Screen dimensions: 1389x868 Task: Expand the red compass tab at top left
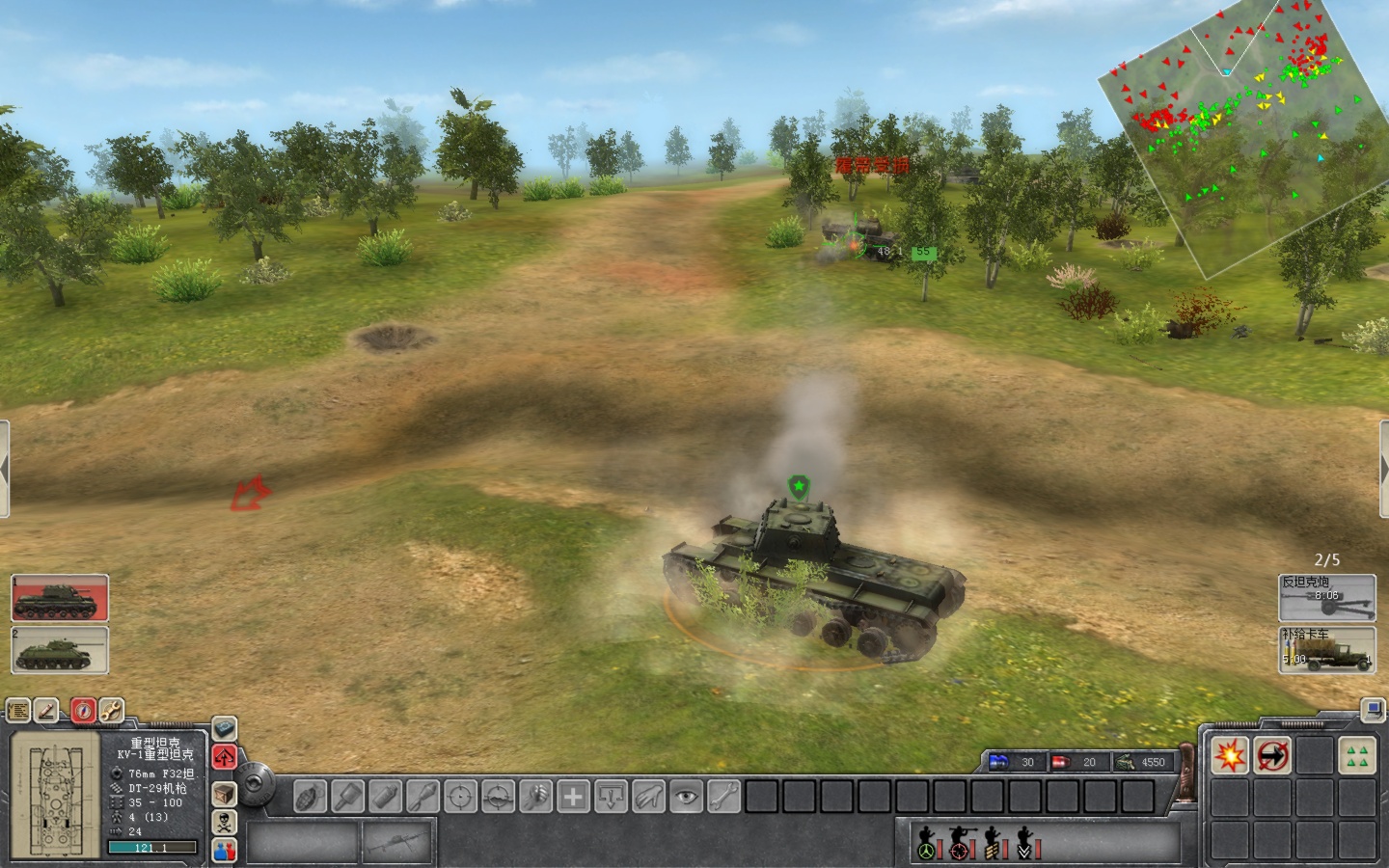[82, 710]
